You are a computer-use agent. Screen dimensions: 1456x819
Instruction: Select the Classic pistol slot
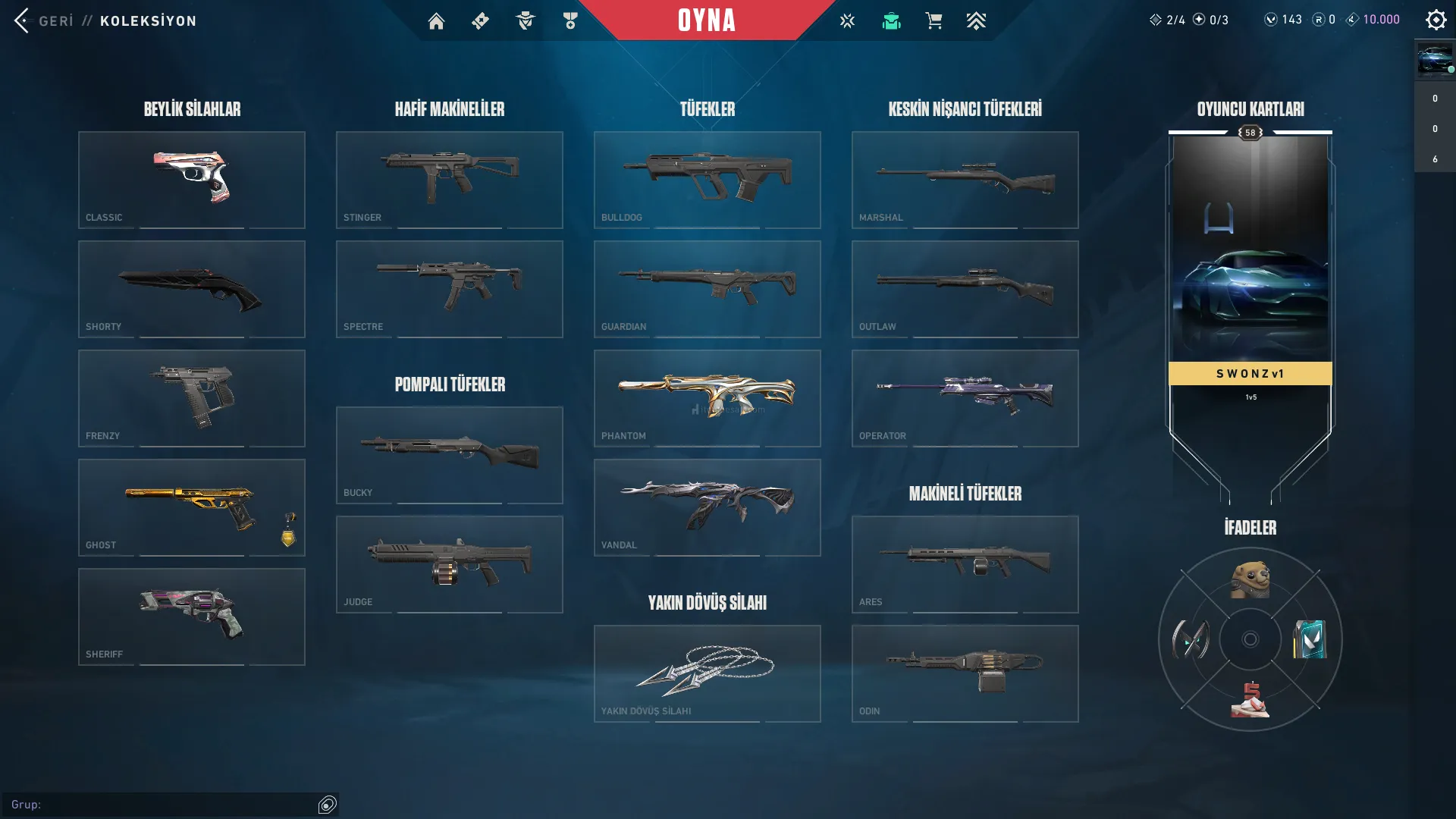pos(192,180)
